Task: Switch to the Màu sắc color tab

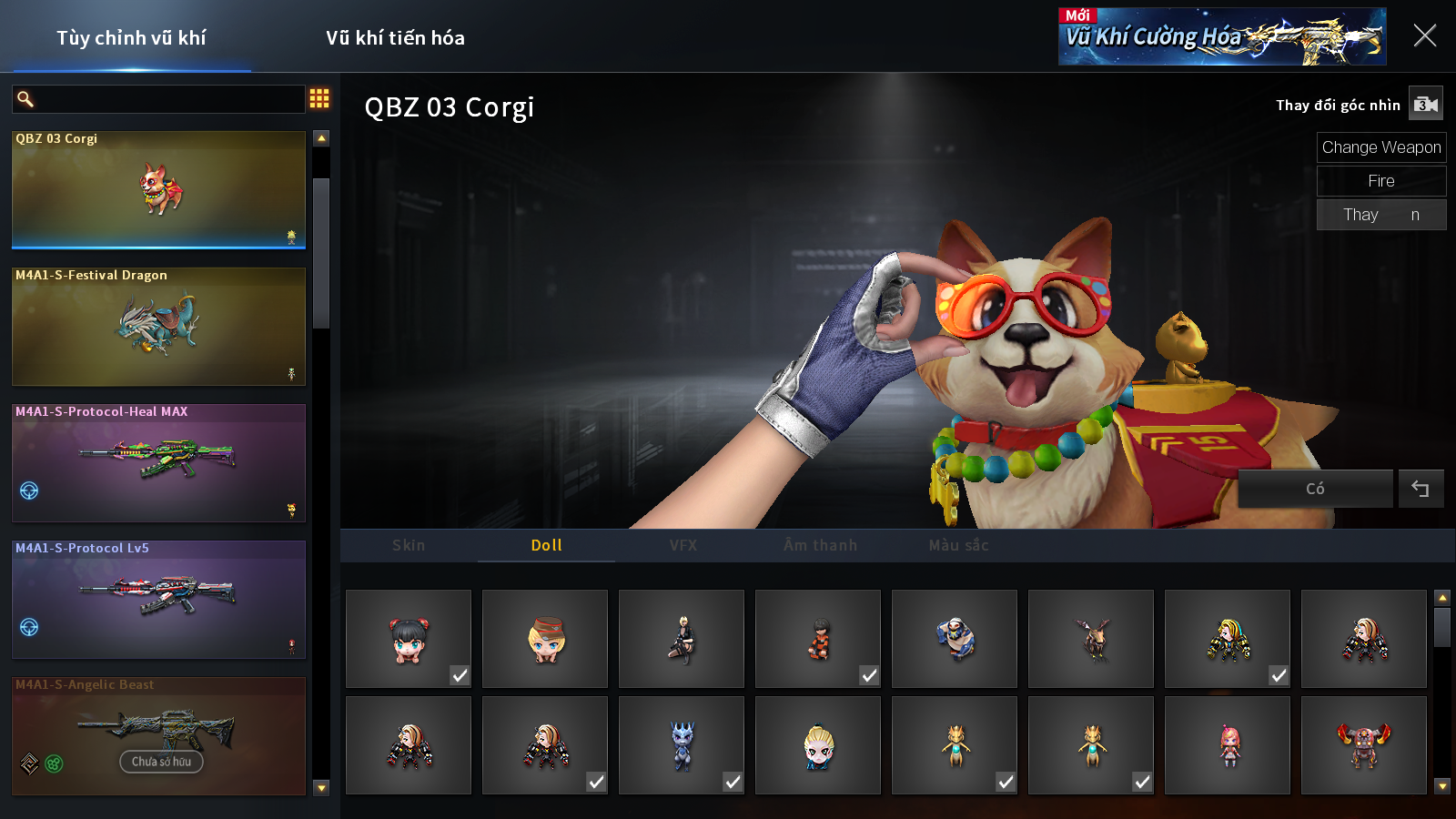Action: (958, 546)
